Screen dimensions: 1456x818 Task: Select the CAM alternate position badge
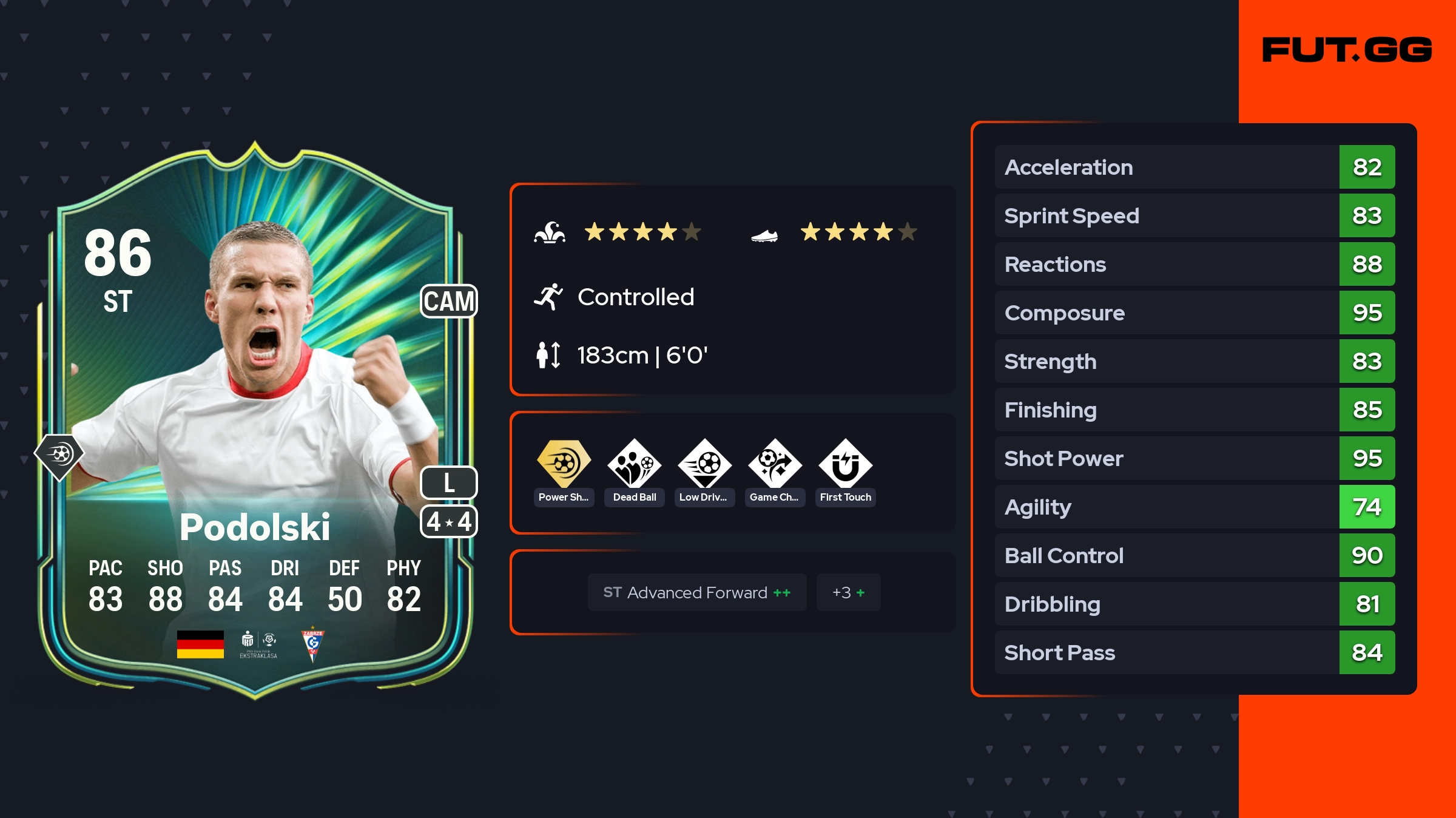pyautogui.click(x=449, y=301)
